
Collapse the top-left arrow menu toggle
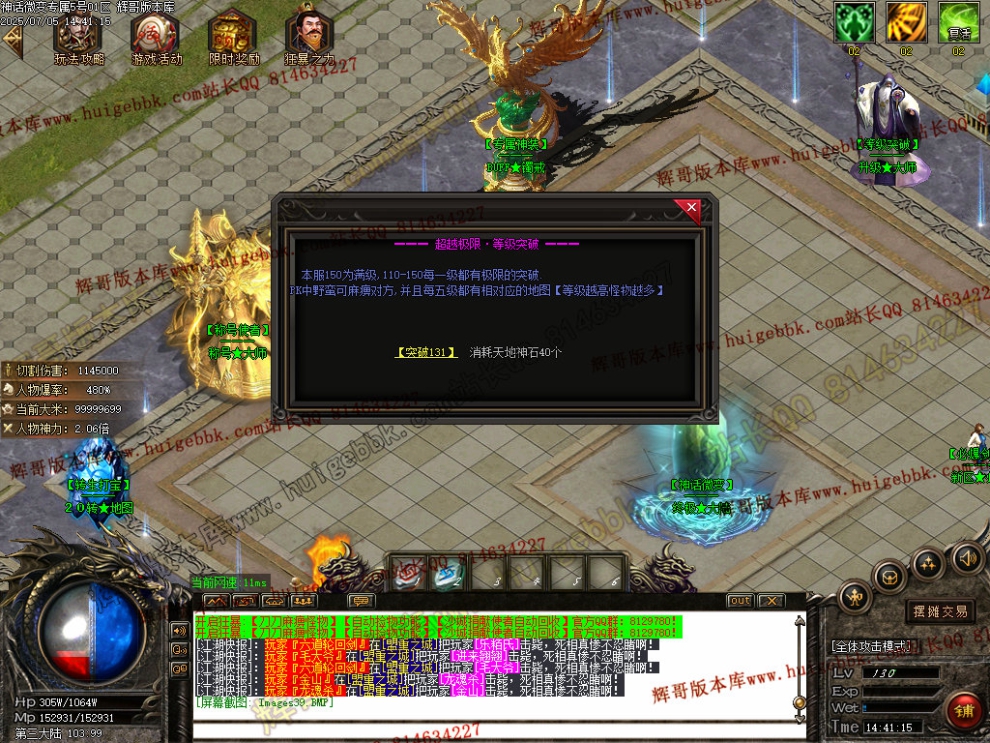12,39
